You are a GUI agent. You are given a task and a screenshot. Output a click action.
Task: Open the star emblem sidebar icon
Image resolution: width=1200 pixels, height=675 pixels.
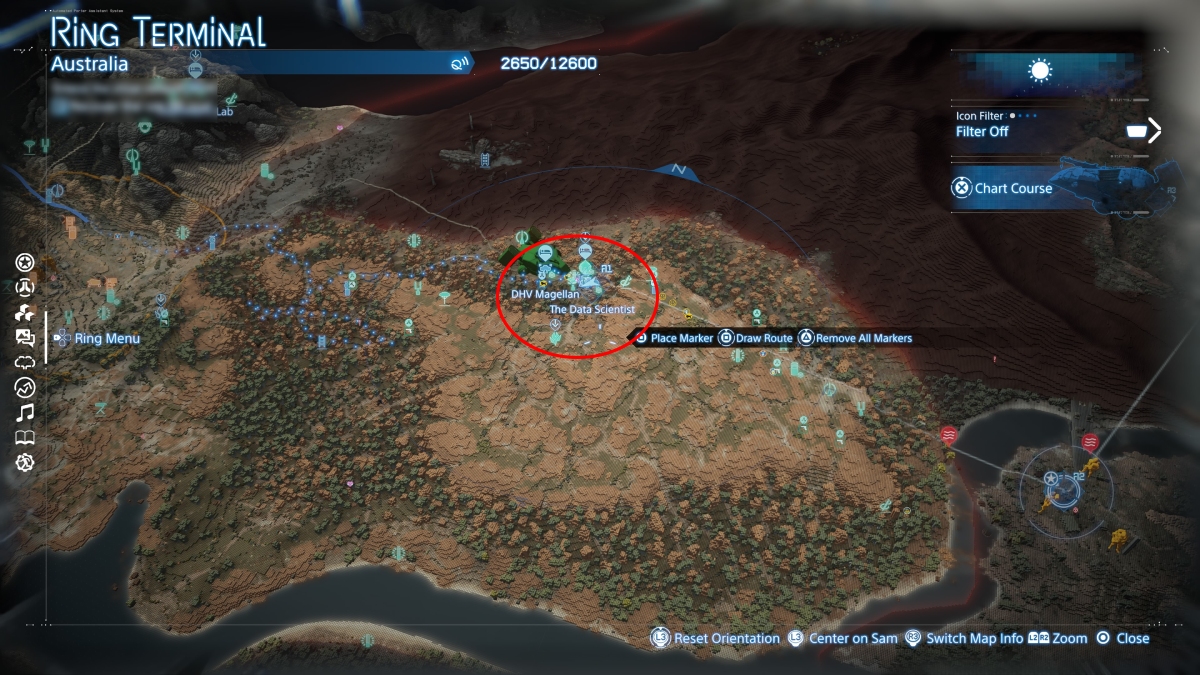[x=26, y=263]
